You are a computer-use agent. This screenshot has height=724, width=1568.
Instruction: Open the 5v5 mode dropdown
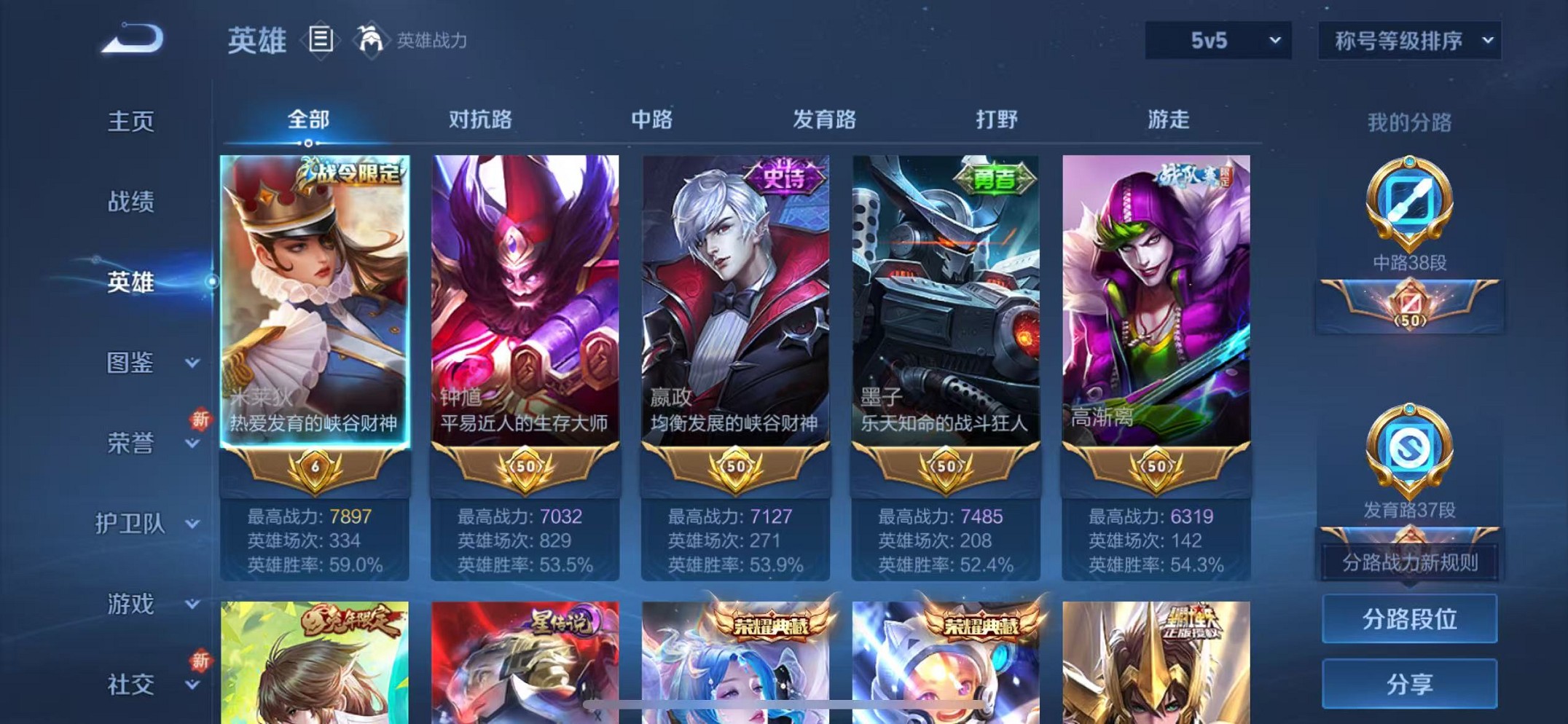point(1216,41)
